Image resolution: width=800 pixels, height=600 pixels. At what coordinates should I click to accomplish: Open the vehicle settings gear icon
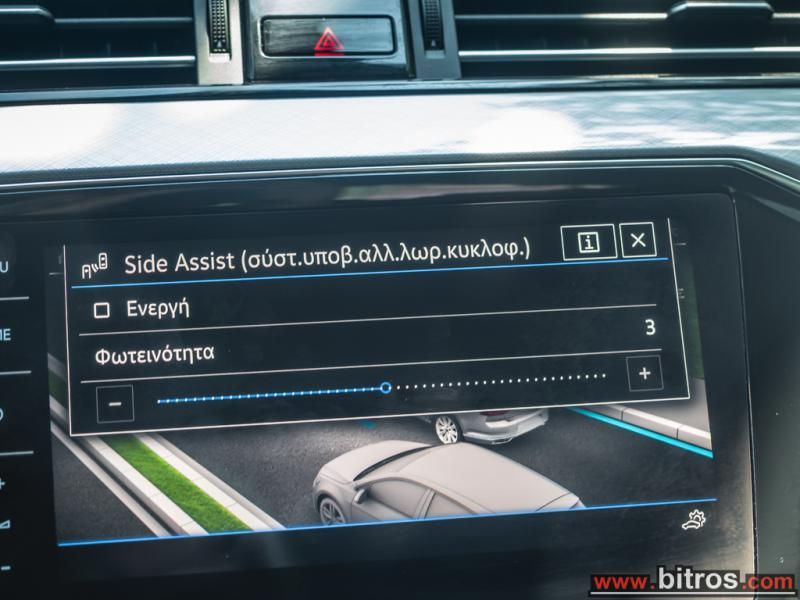[x=691, y=521]
